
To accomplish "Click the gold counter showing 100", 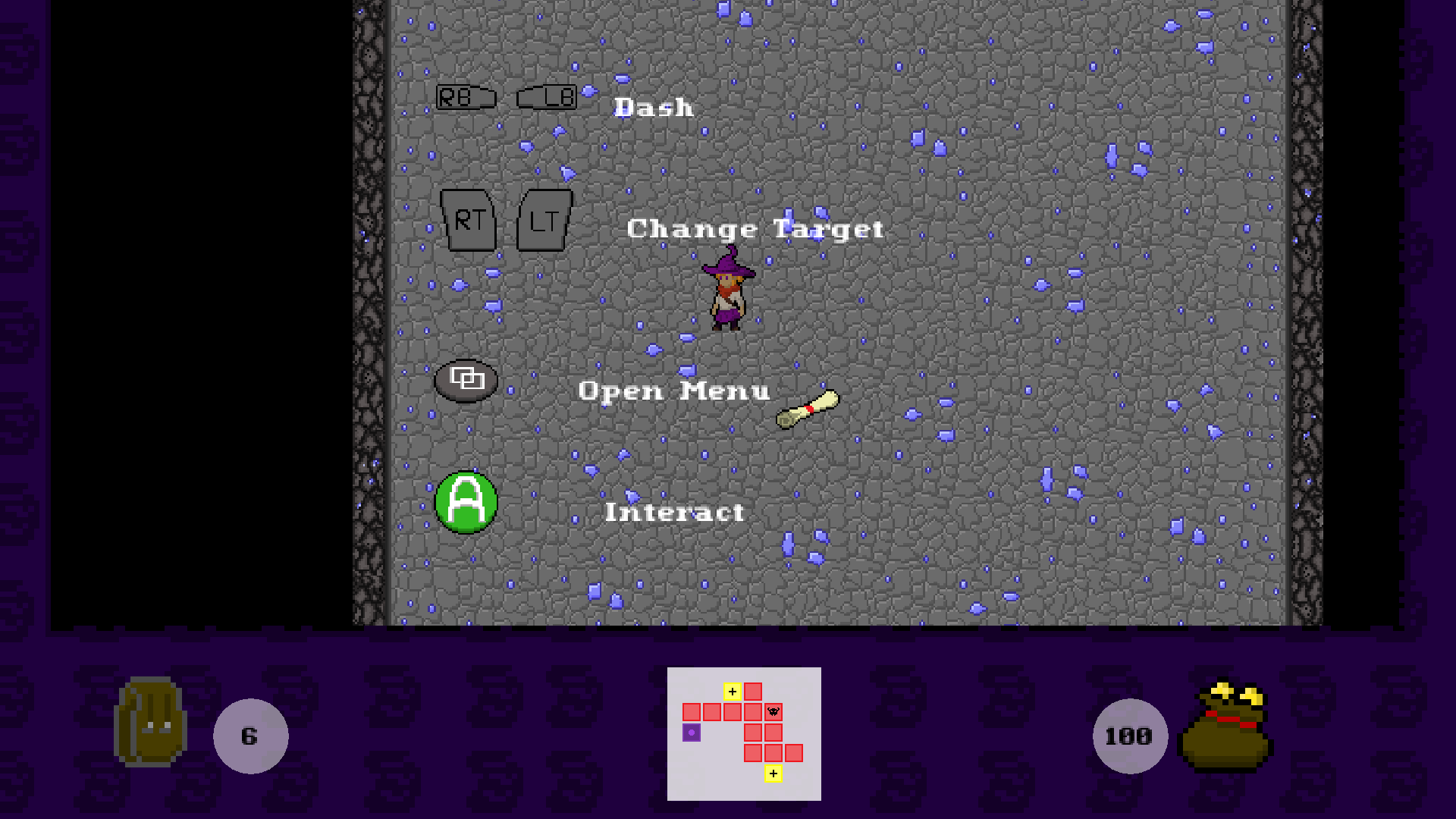I will point(1129,734).
